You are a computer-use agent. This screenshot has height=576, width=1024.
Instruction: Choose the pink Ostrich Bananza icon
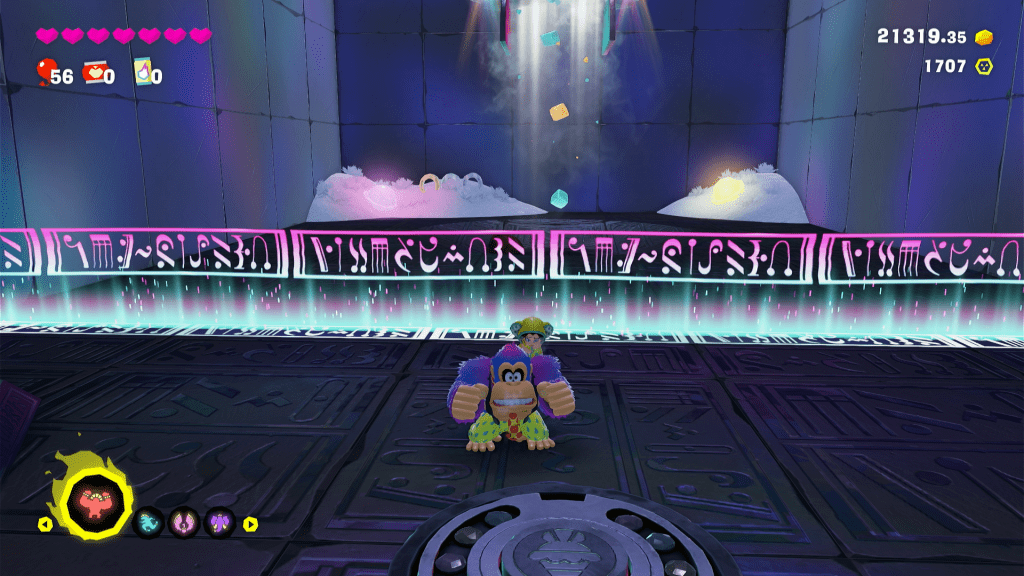point(184,522)
